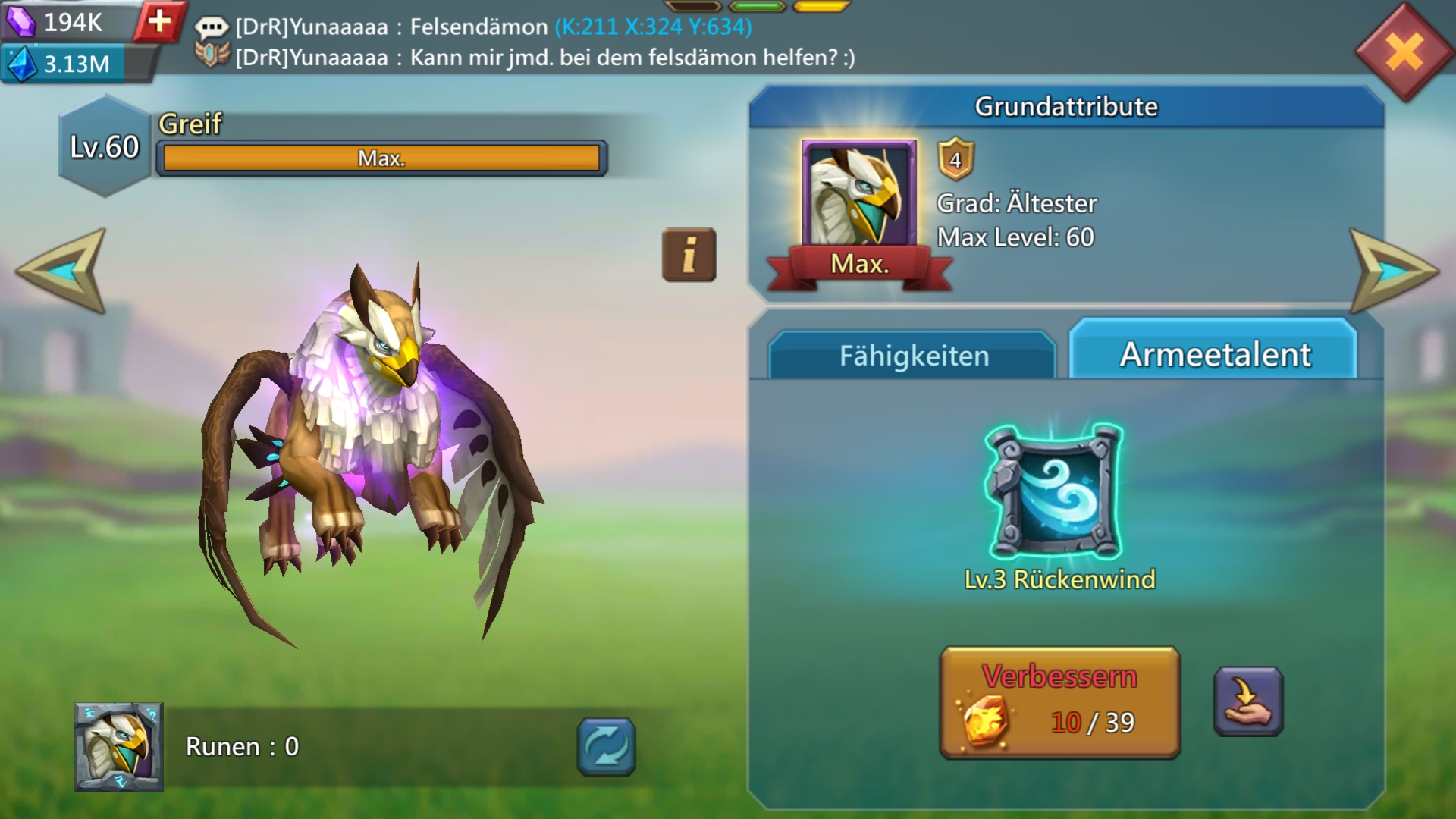Close the Greif familiar screen

(1404, 52)
